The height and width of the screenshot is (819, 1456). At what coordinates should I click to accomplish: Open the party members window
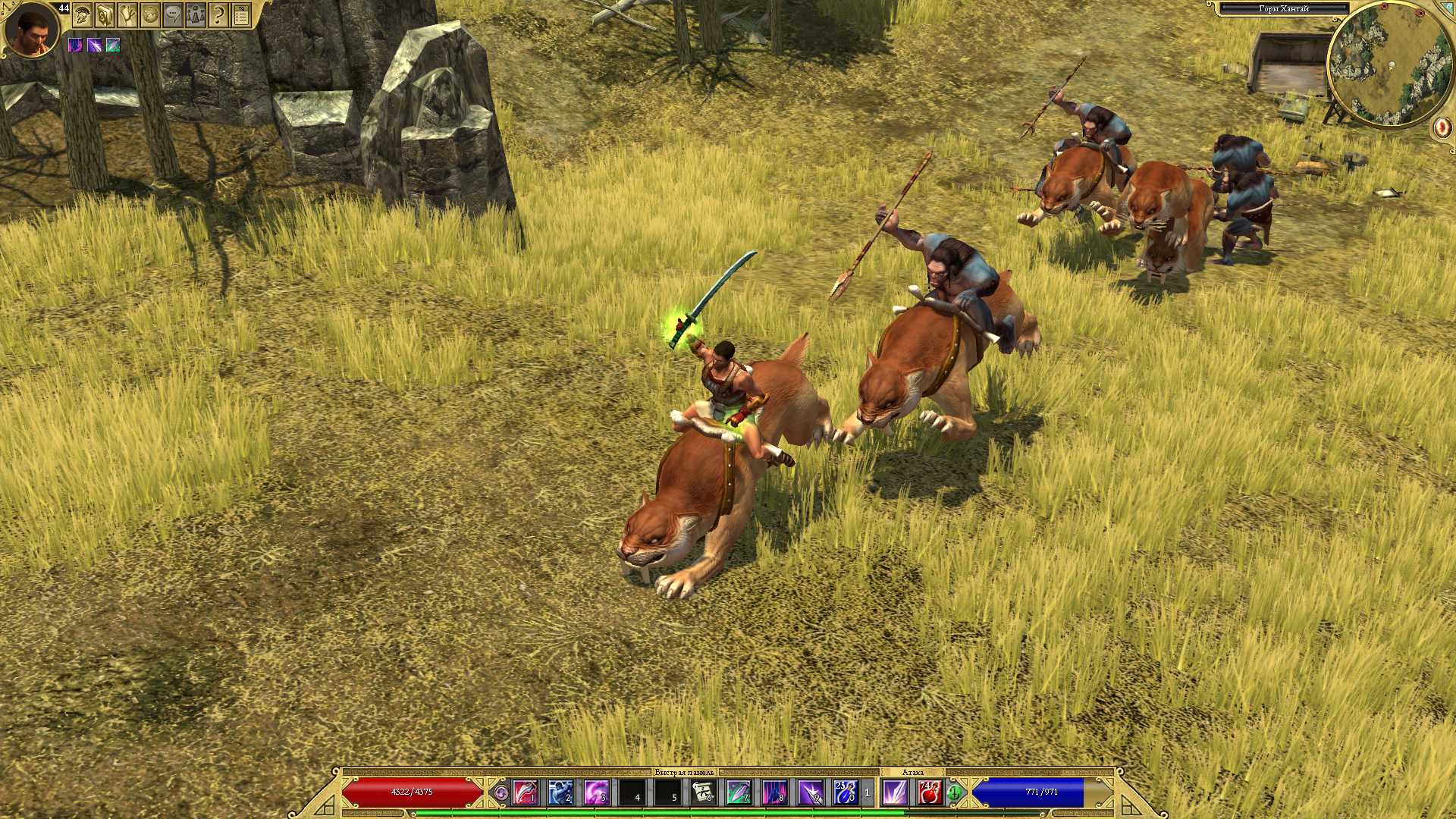[x=196, y=14]
